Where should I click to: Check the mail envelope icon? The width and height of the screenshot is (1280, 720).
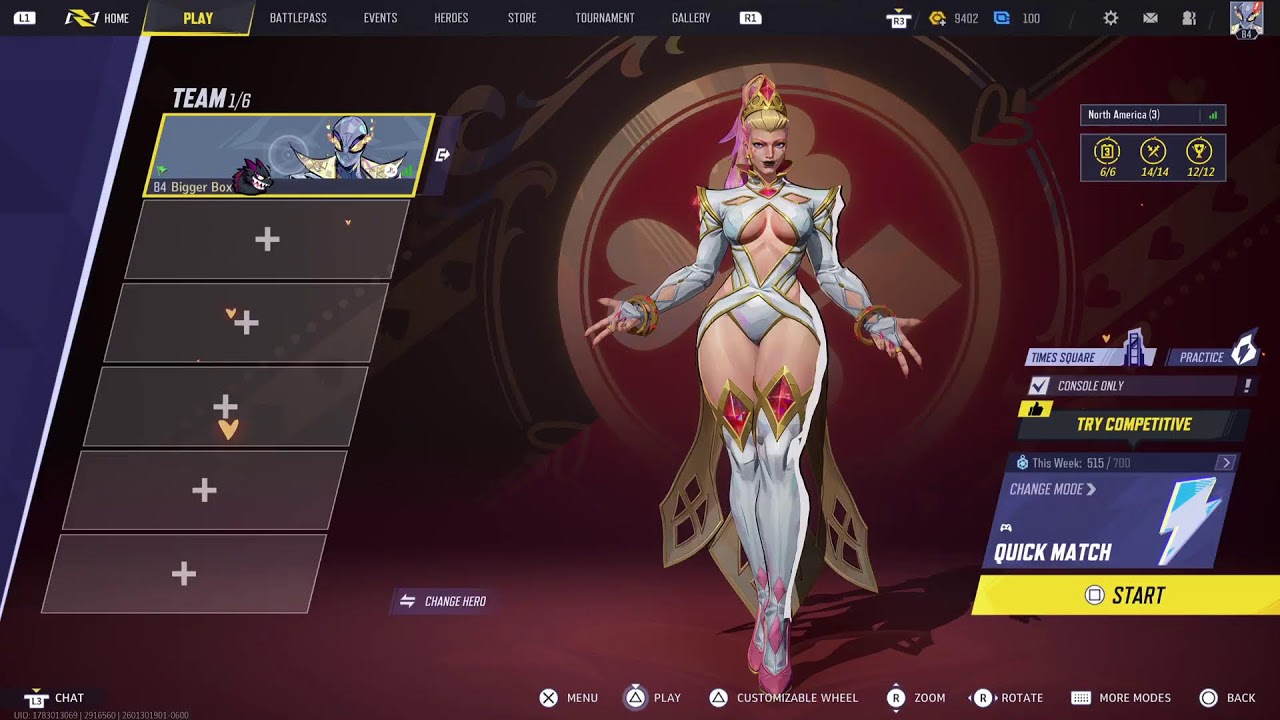[1150, 18]
